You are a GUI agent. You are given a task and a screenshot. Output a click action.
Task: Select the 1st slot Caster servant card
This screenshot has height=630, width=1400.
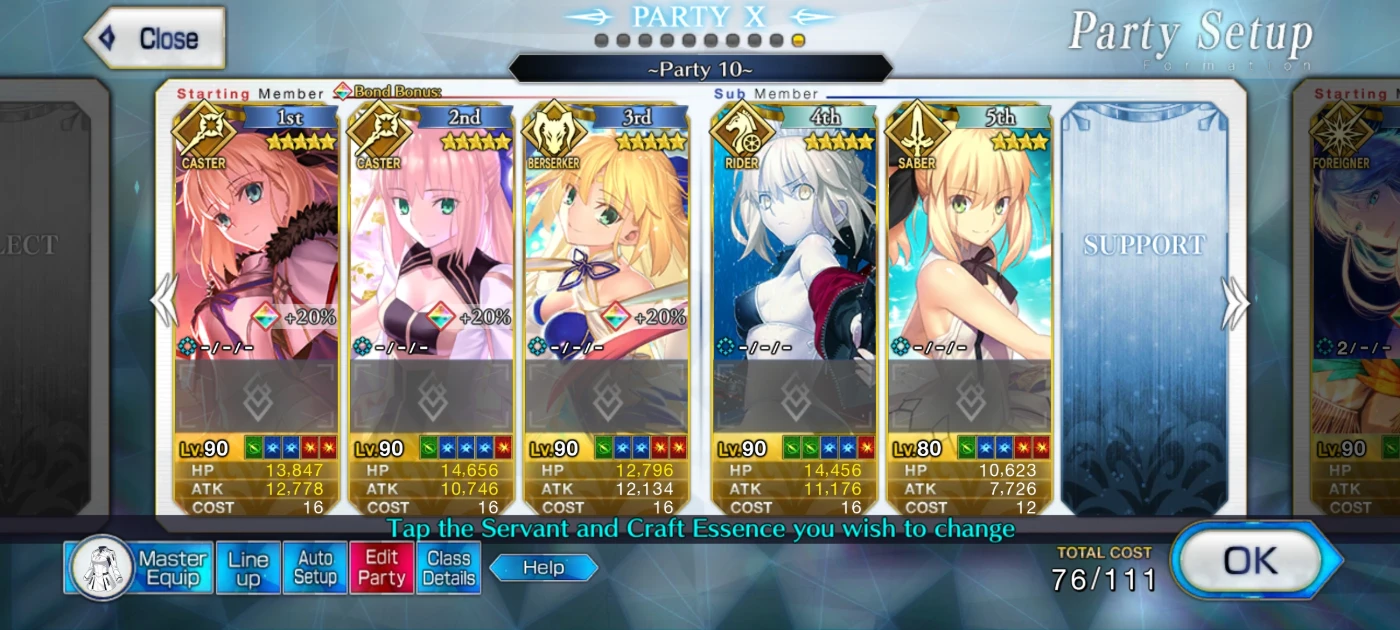pyautogui.click(x=256, y=250)
